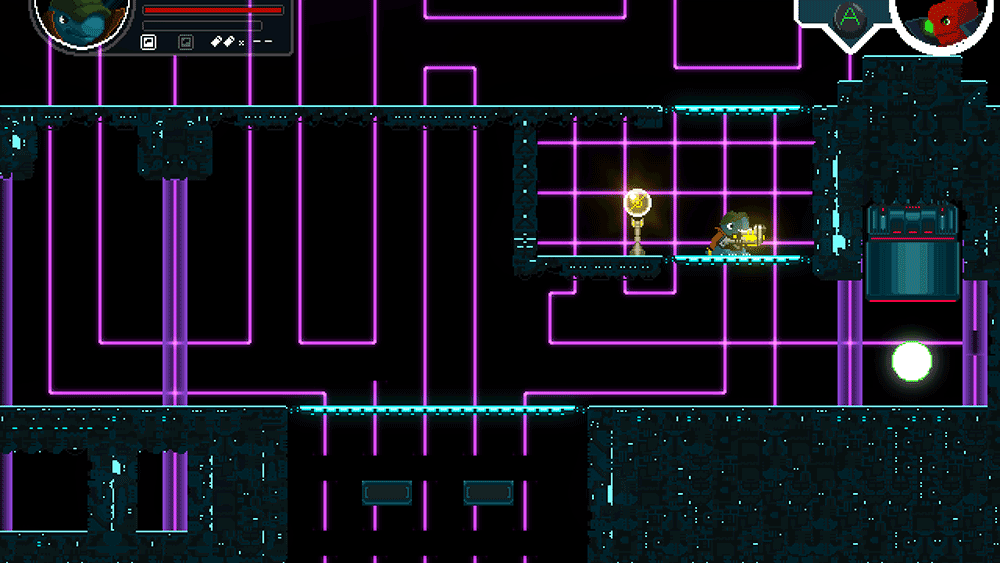The image size is (1000, 563).
Task: Select the highlighted white item slot icon
Action: click(x=149, y=42)
